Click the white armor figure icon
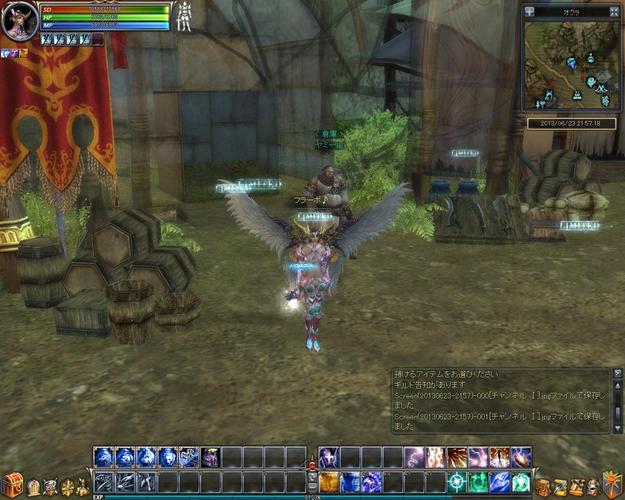625x500 pixels. [x=184, y=17]
